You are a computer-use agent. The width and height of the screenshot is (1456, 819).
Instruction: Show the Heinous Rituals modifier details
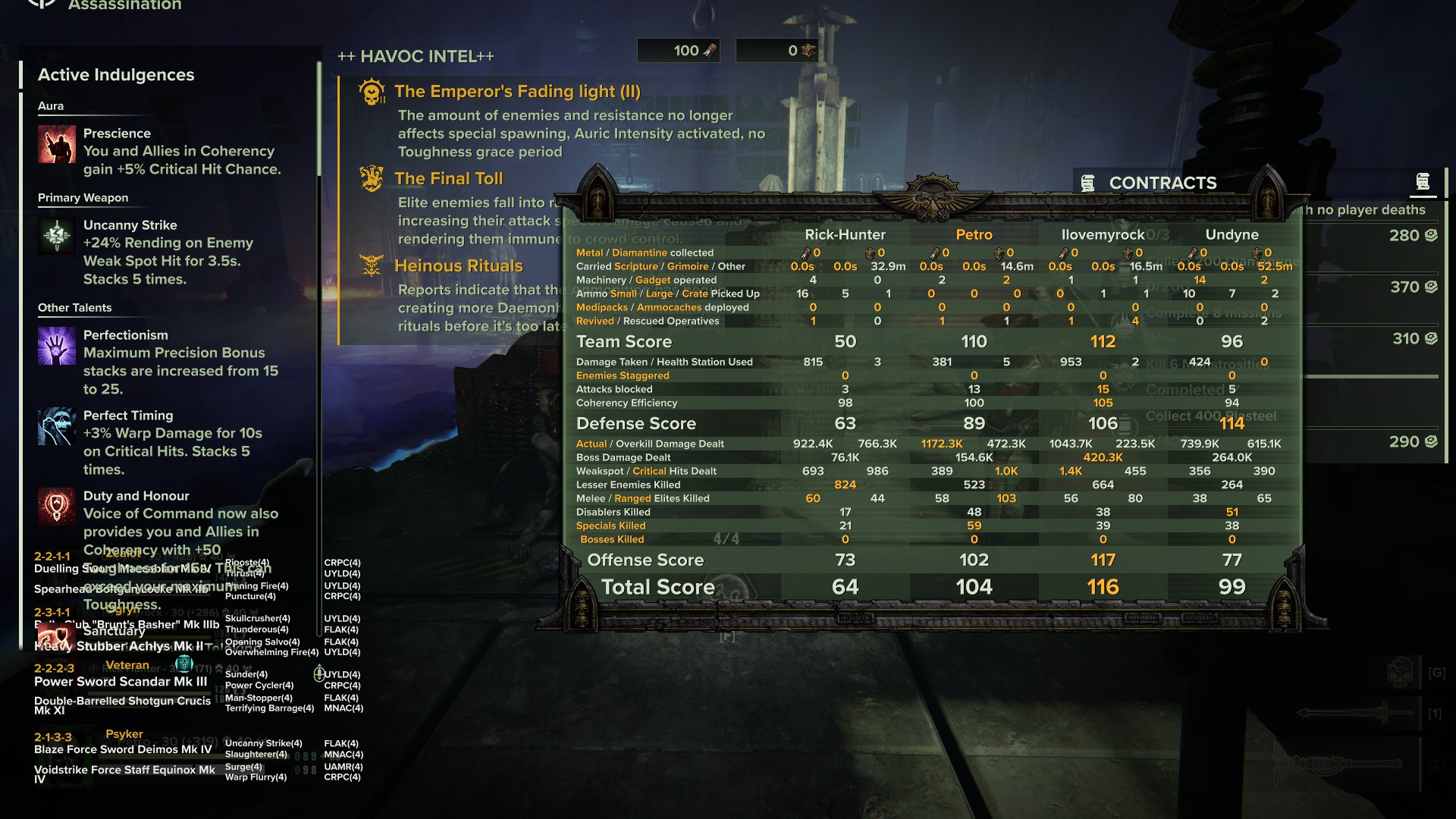coord(458,266)
